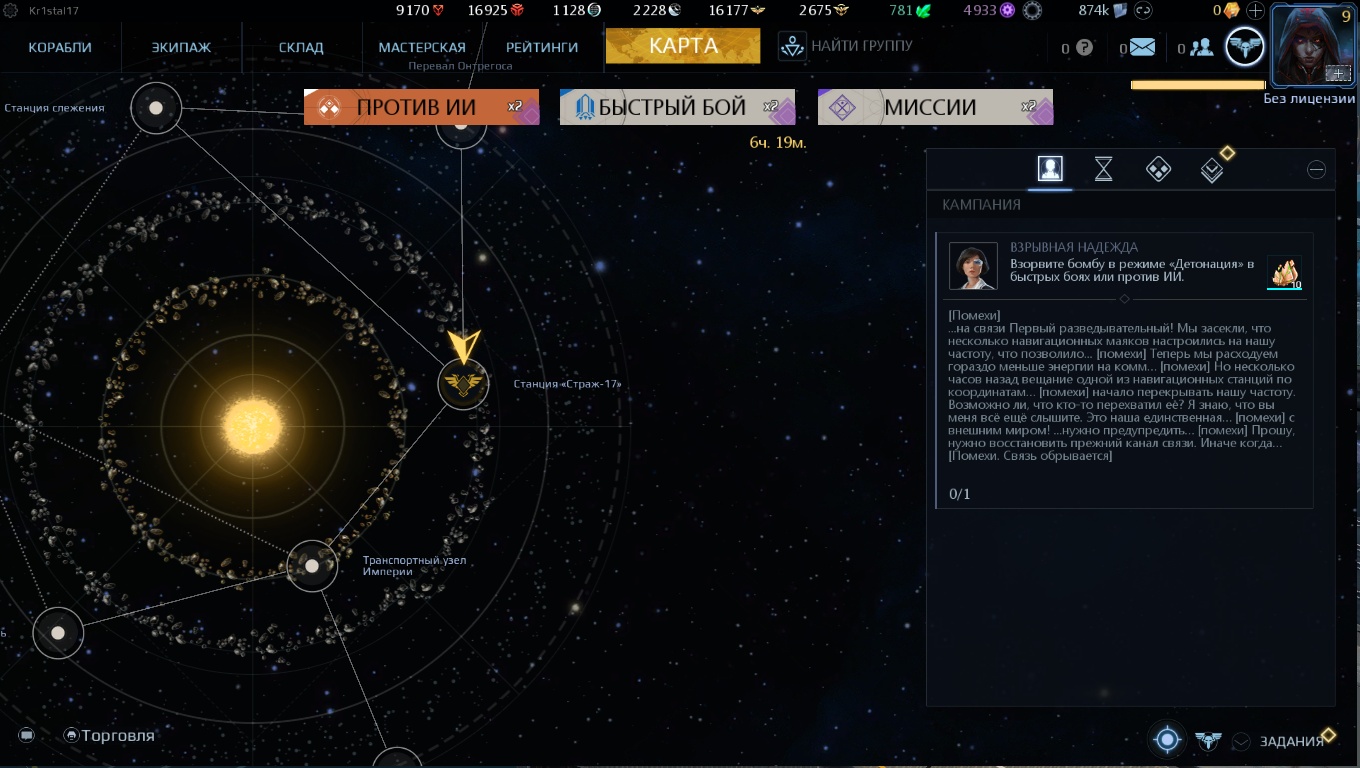
Task: Open the friends list icon
Action: (x=1201, y=47)
